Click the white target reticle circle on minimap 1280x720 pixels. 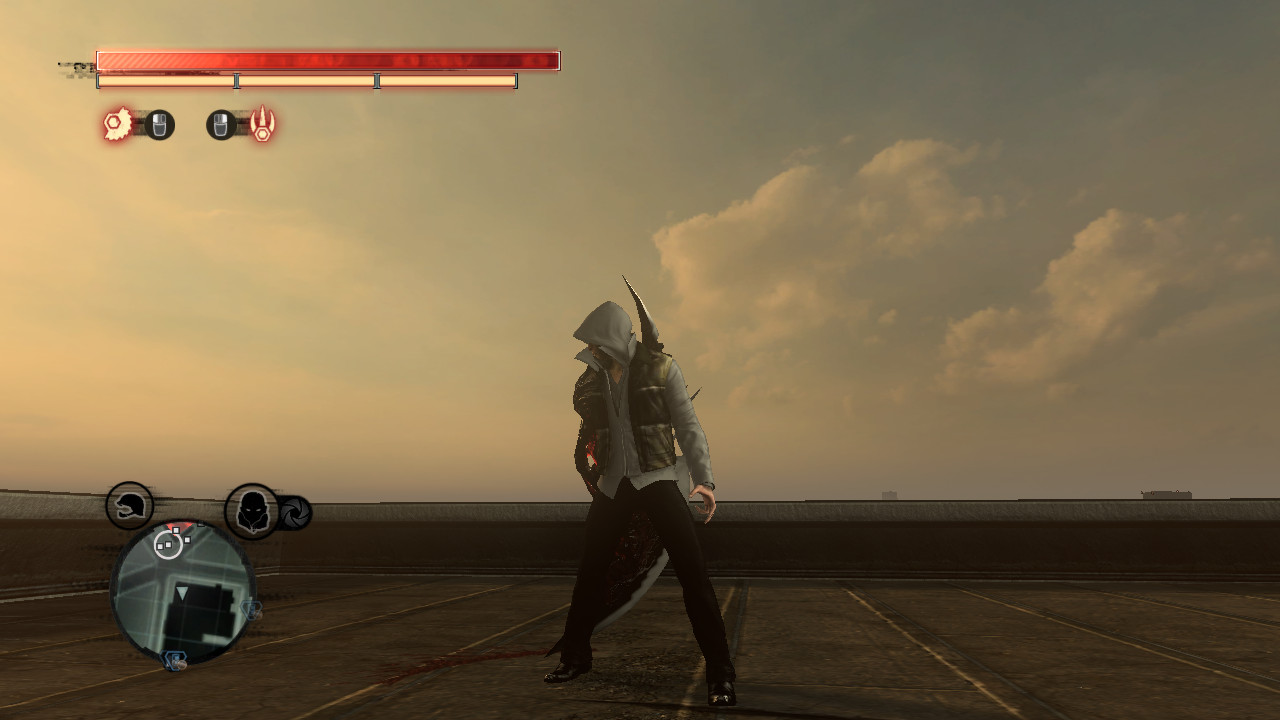pos(169,546)
